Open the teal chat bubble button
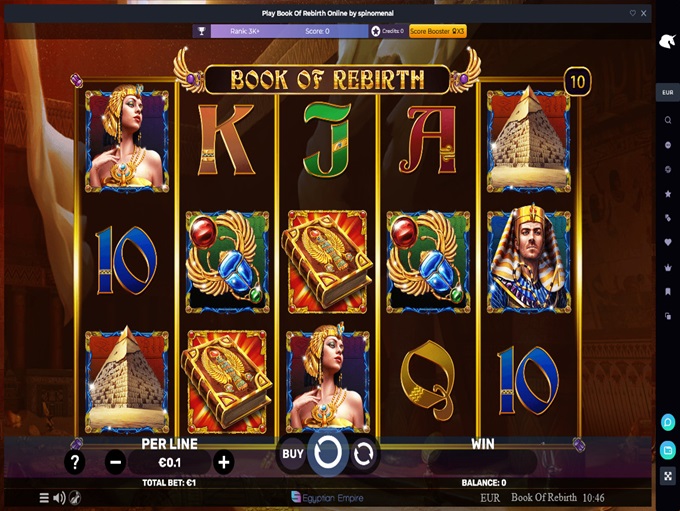 pos(667,423)
